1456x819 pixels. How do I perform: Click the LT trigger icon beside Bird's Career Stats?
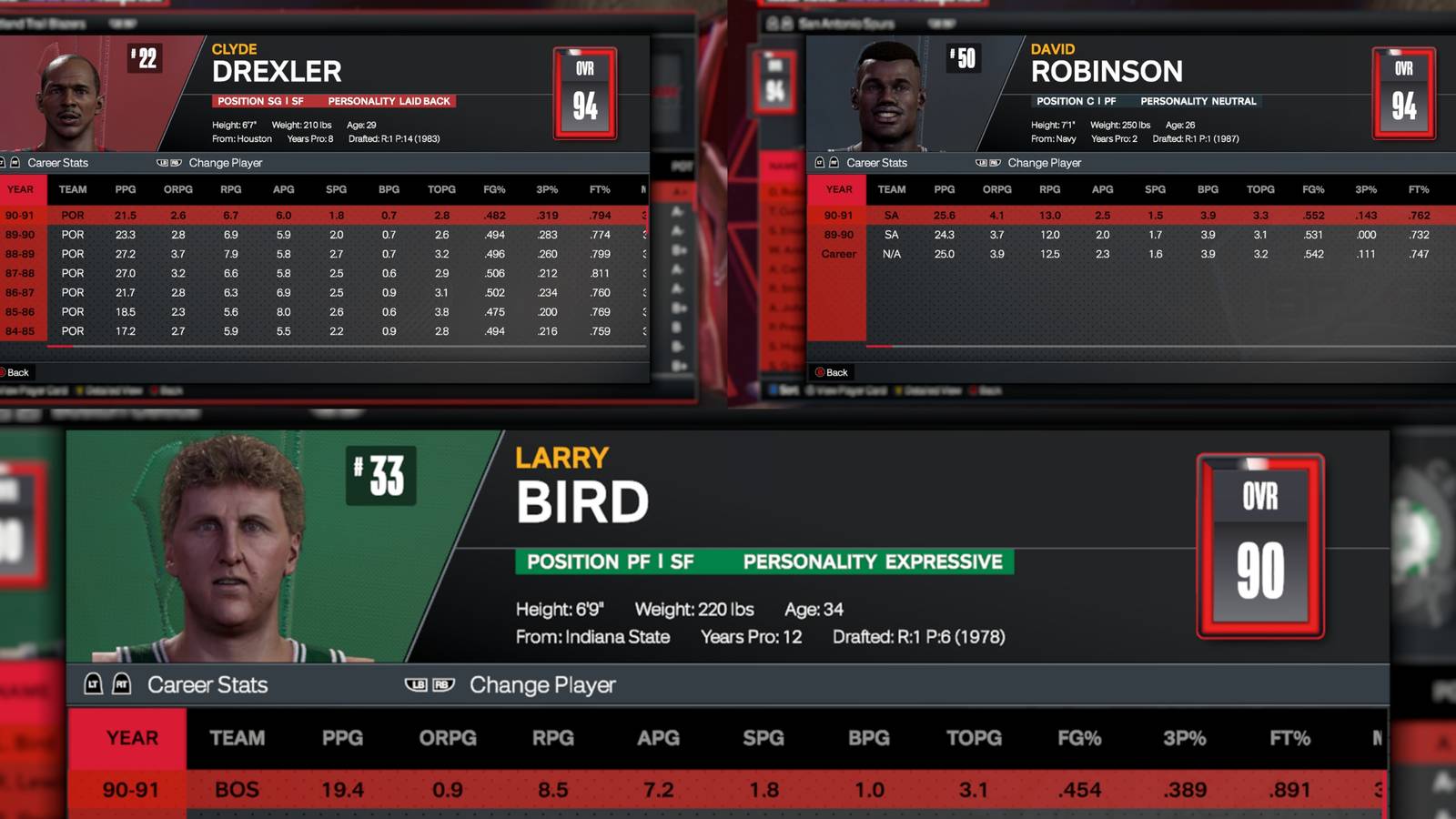pos(95,685)
